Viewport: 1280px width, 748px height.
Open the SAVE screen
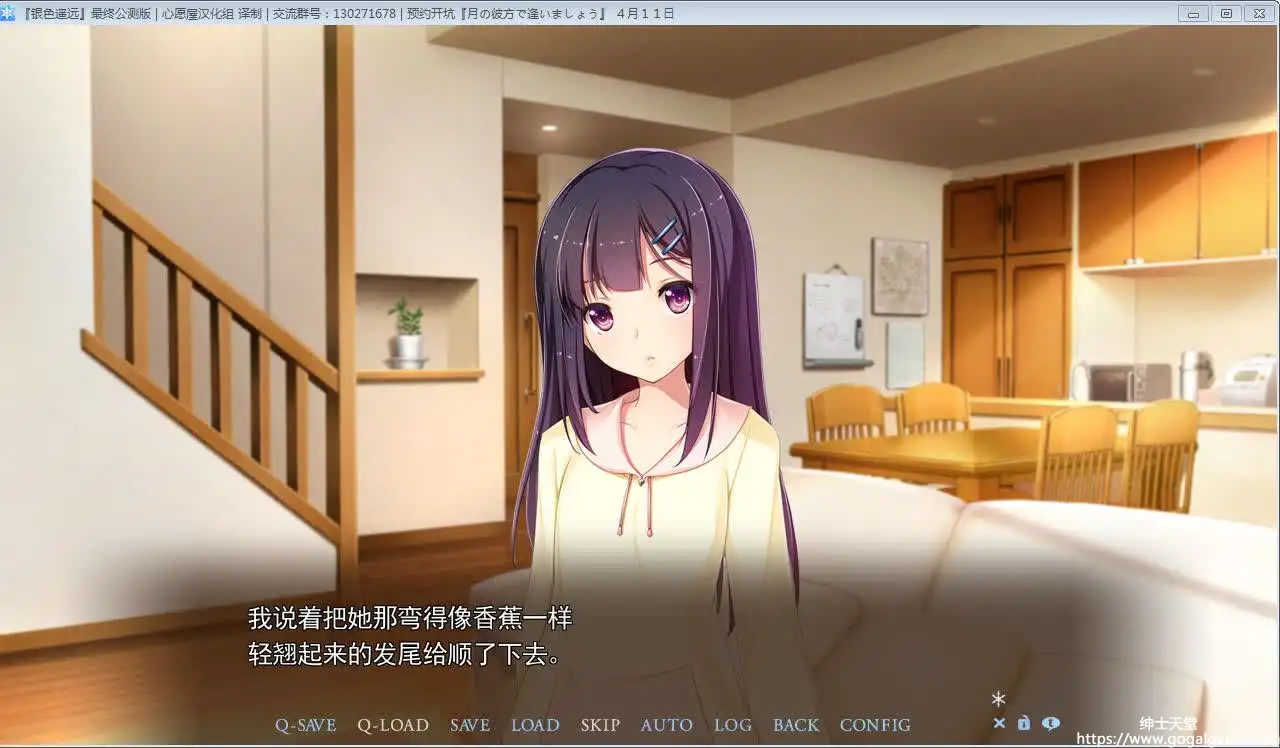[x=470, y=725]
